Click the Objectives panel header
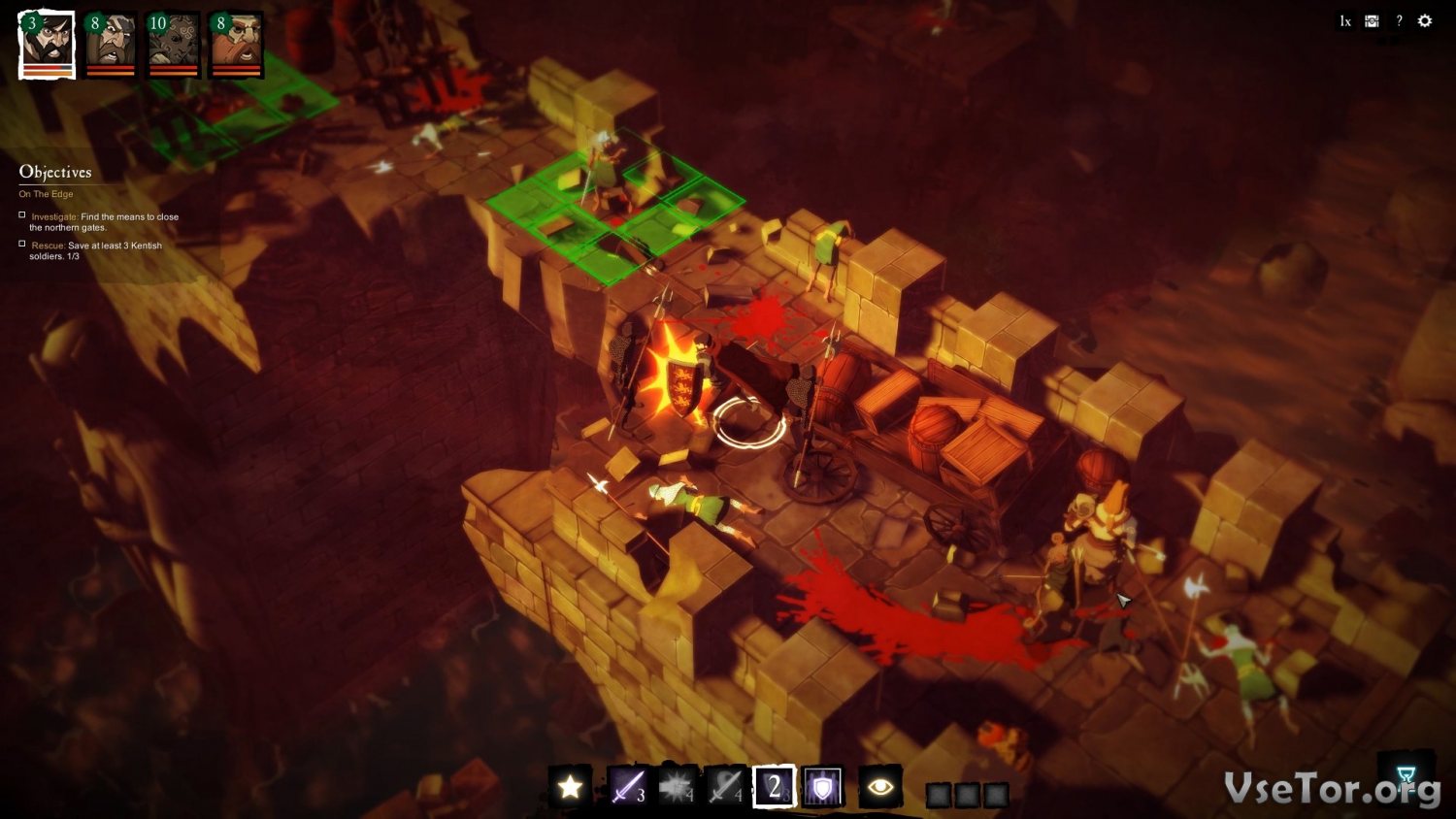The height and width of the screenshot is (819, 1456). click(55, 173)
